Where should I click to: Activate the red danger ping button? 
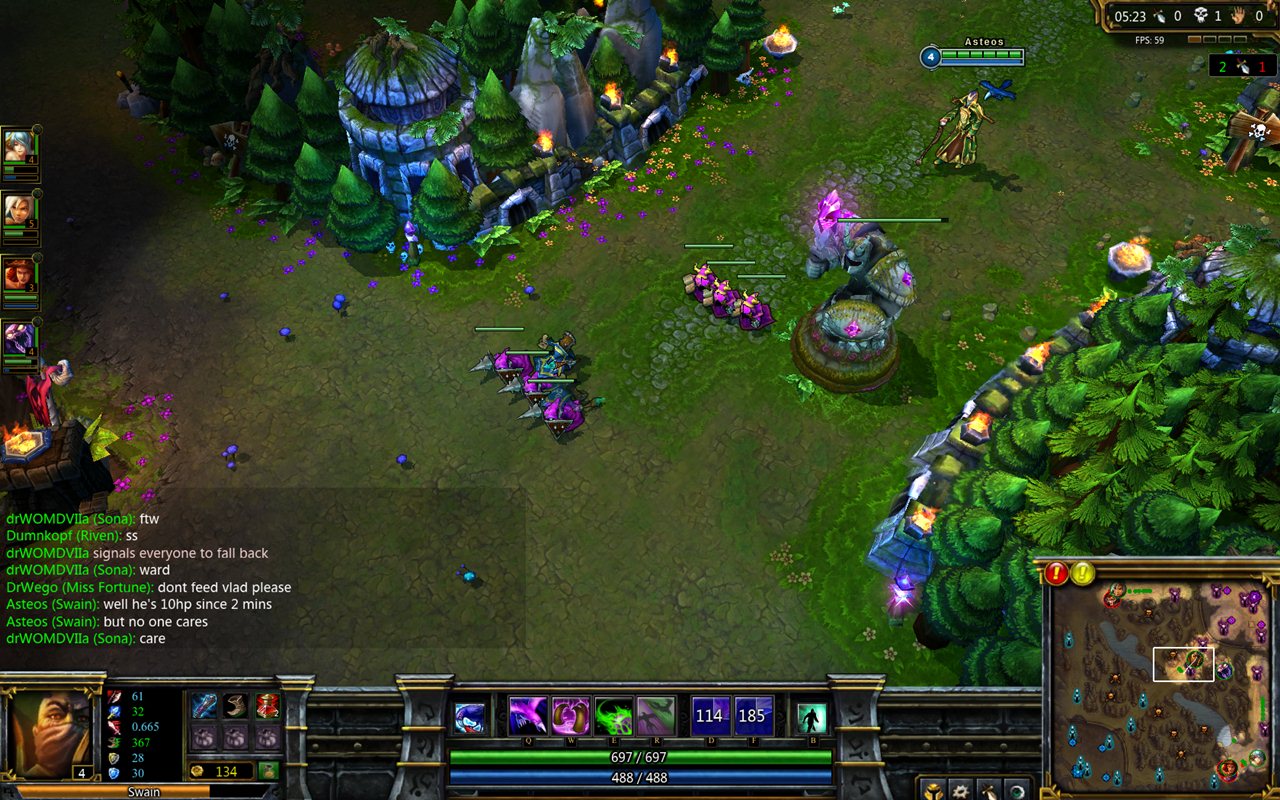point(1057,574)
